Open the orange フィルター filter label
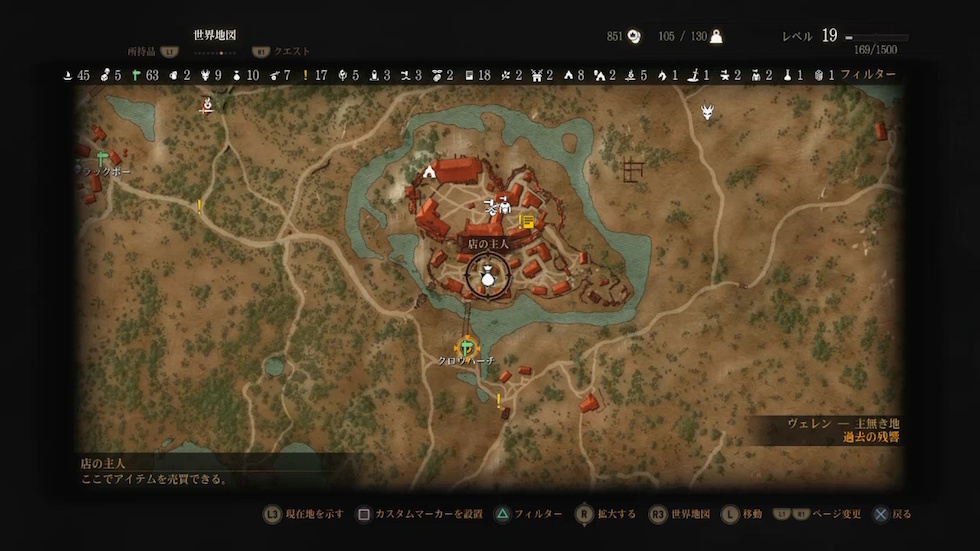980x551 pixels. click(x=868, y=75)
